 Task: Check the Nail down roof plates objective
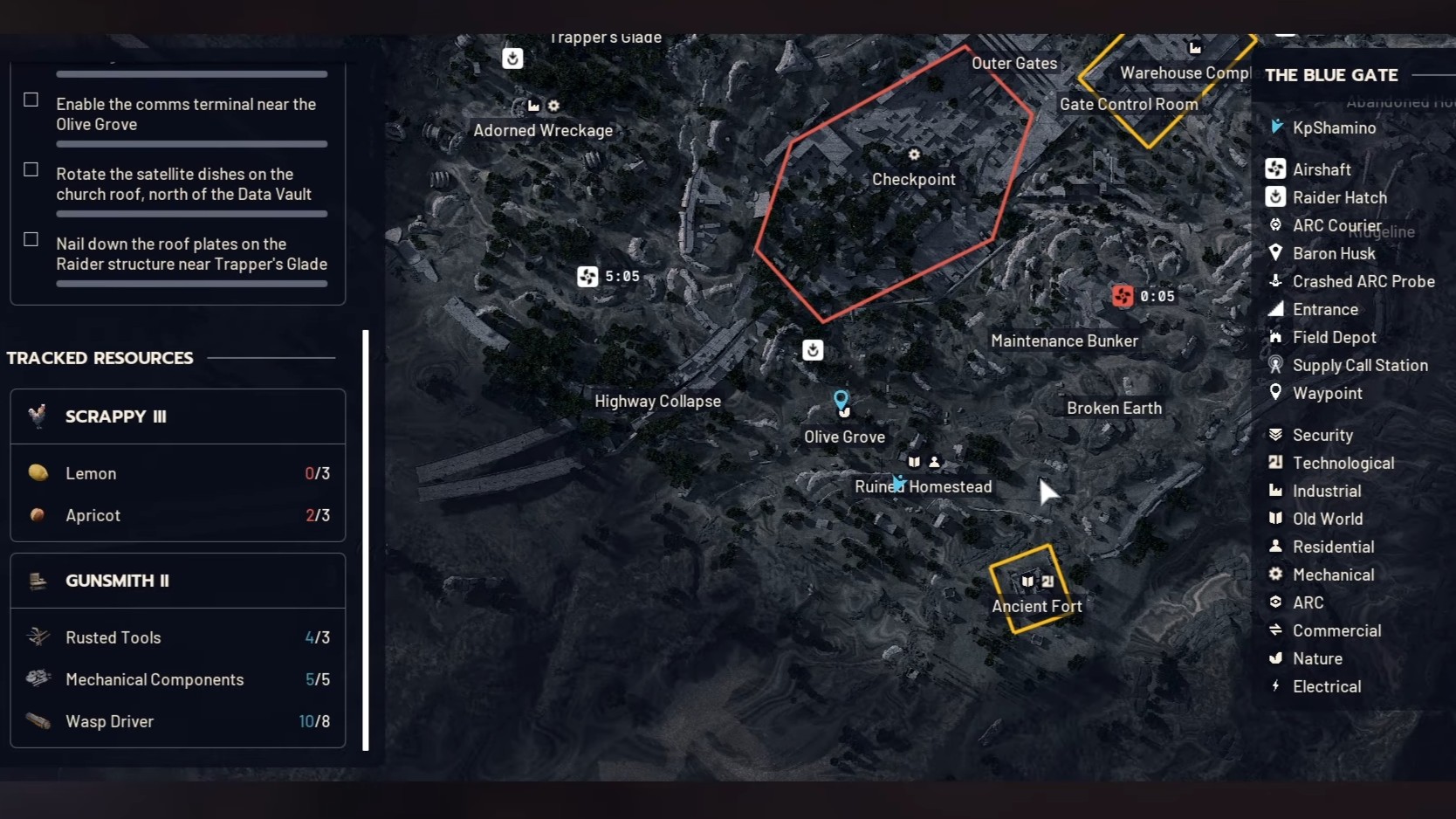[x=31, y=239]
